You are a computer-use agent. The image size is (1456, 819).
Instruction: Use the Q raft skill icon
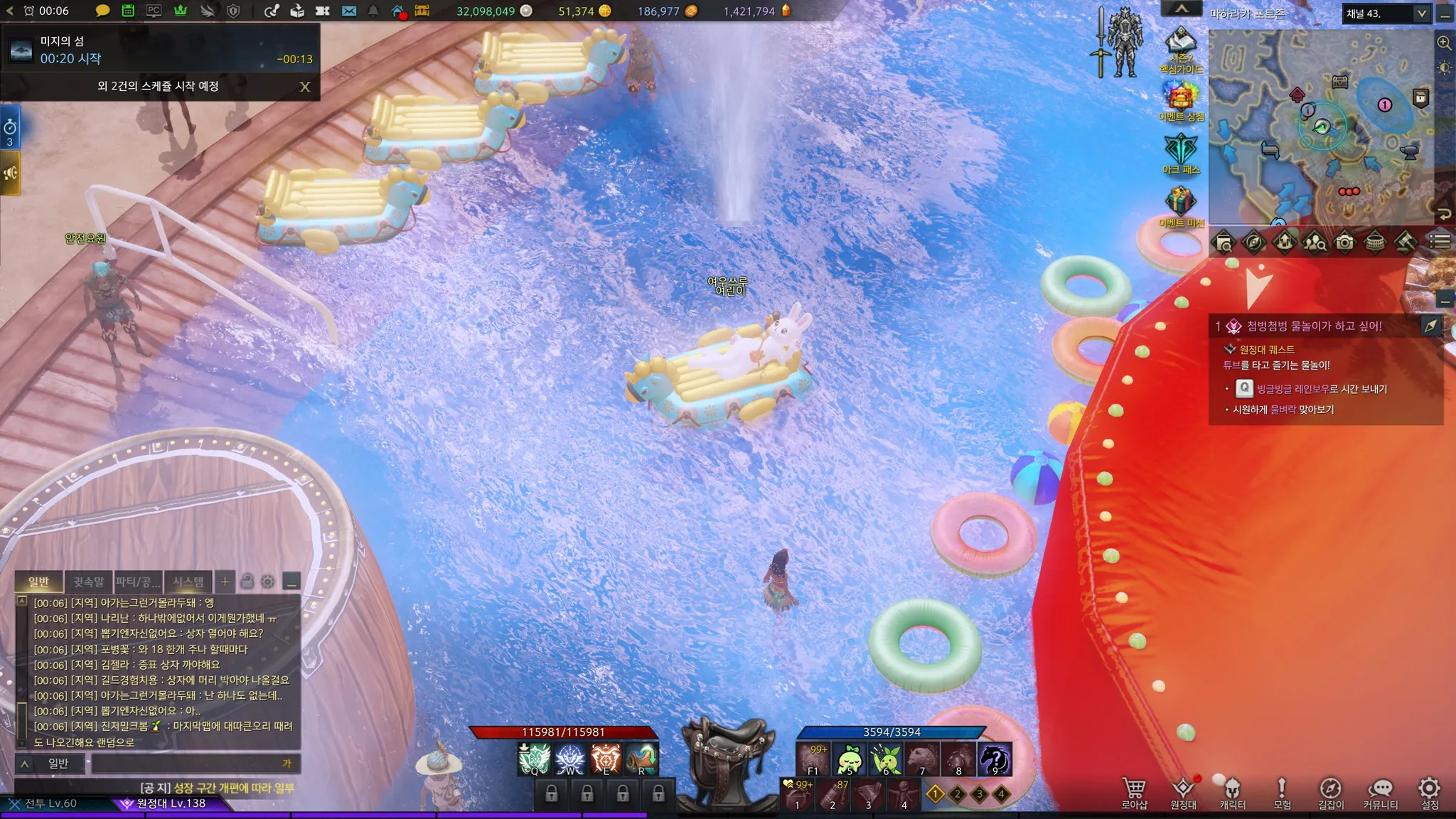point(535,759)
